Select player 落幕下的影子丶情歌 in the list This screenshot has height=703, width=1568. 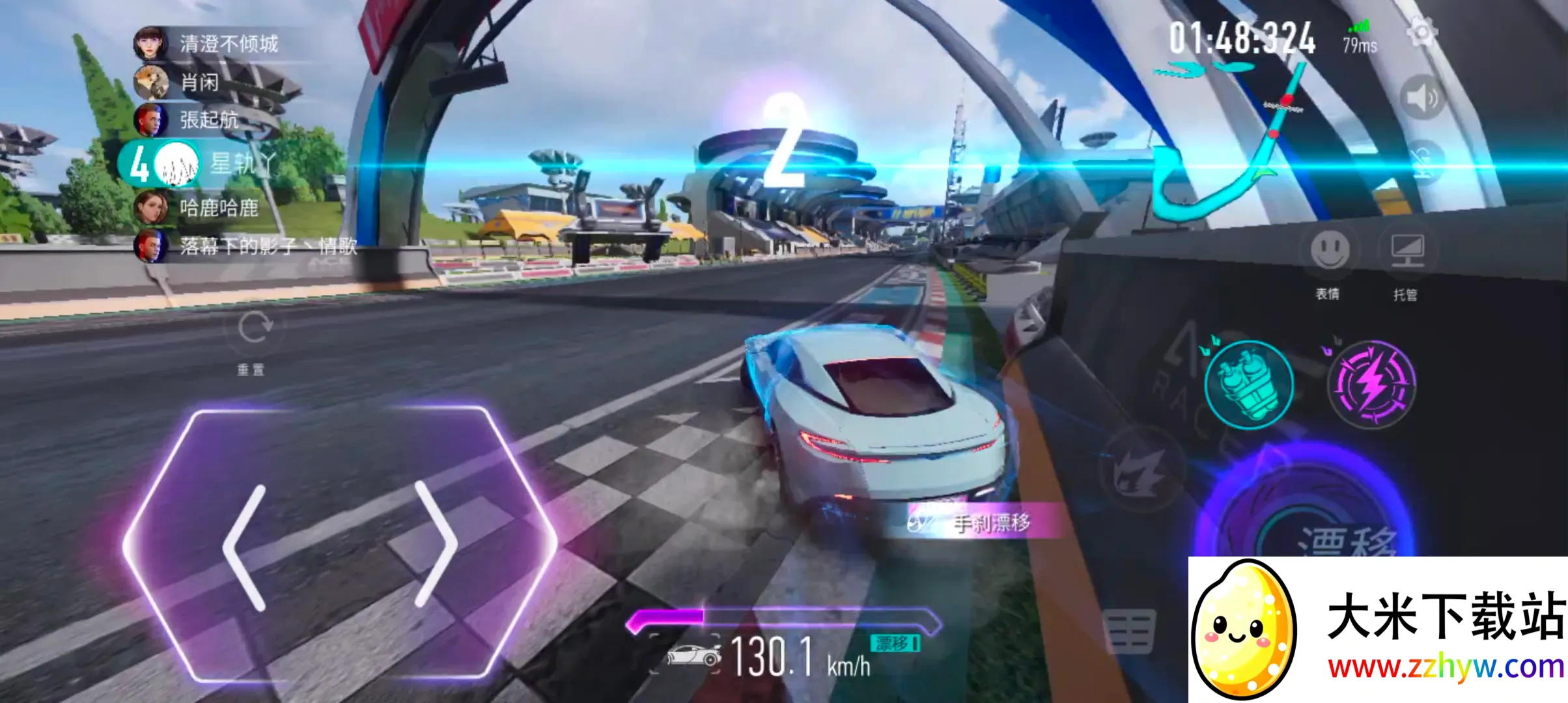(x=268, y=246)
